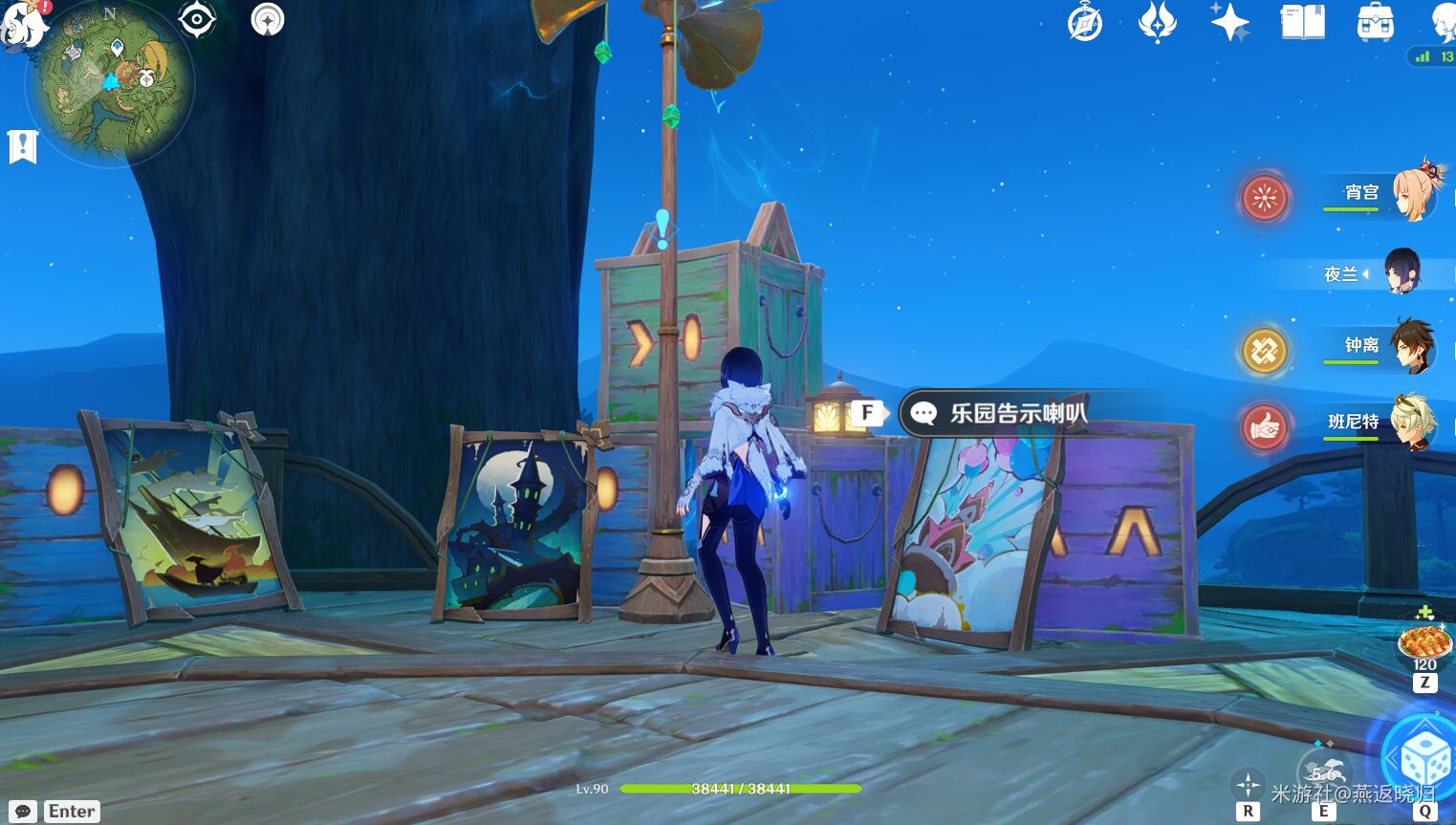Image resolution: width=1456 pixels, height=825 pixels.
Task: Open the Wish star-figure icon
Action: pos(1157,22)
